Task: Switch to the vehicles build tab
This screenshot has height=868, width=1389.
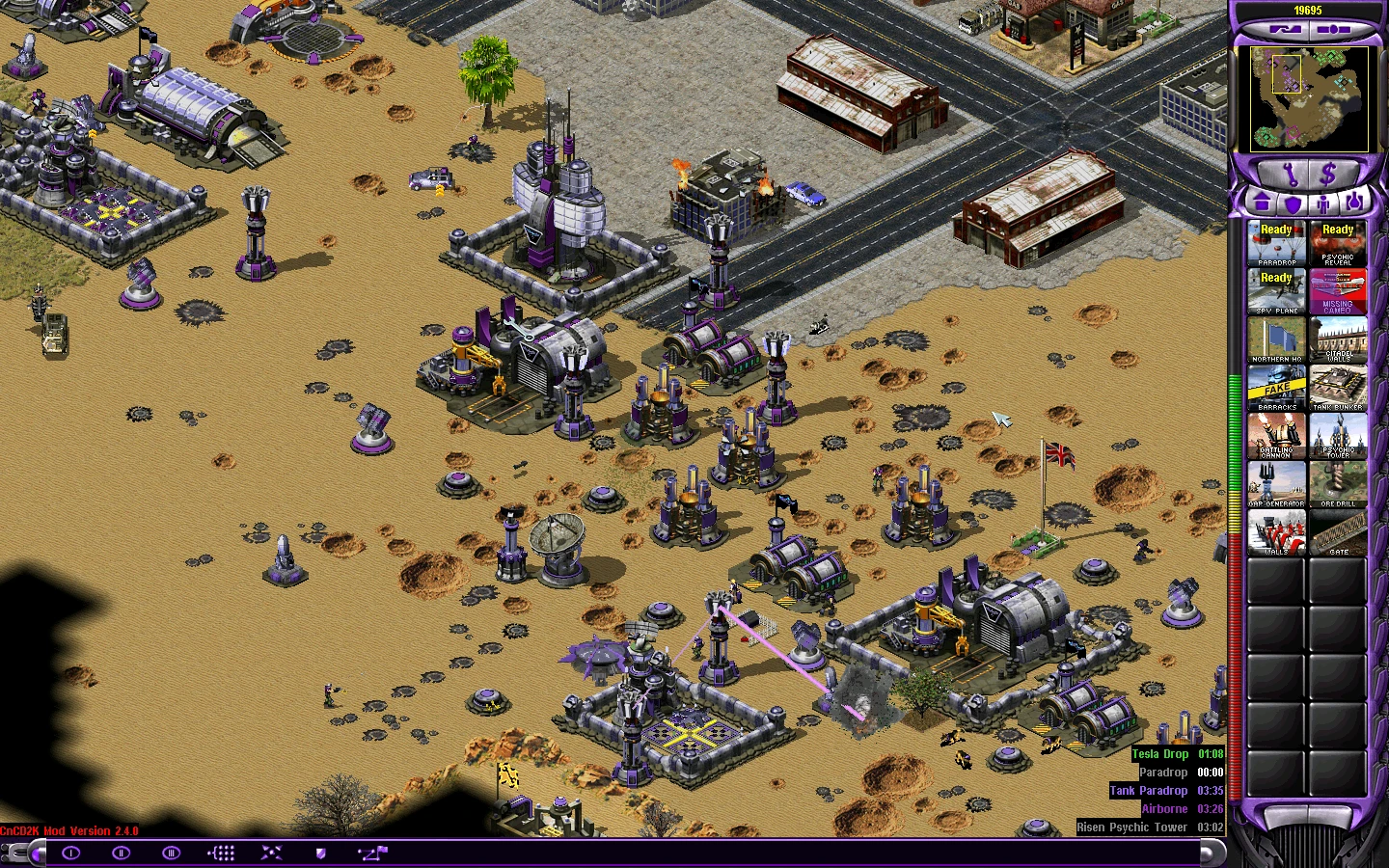Action: coord(1354,203)
